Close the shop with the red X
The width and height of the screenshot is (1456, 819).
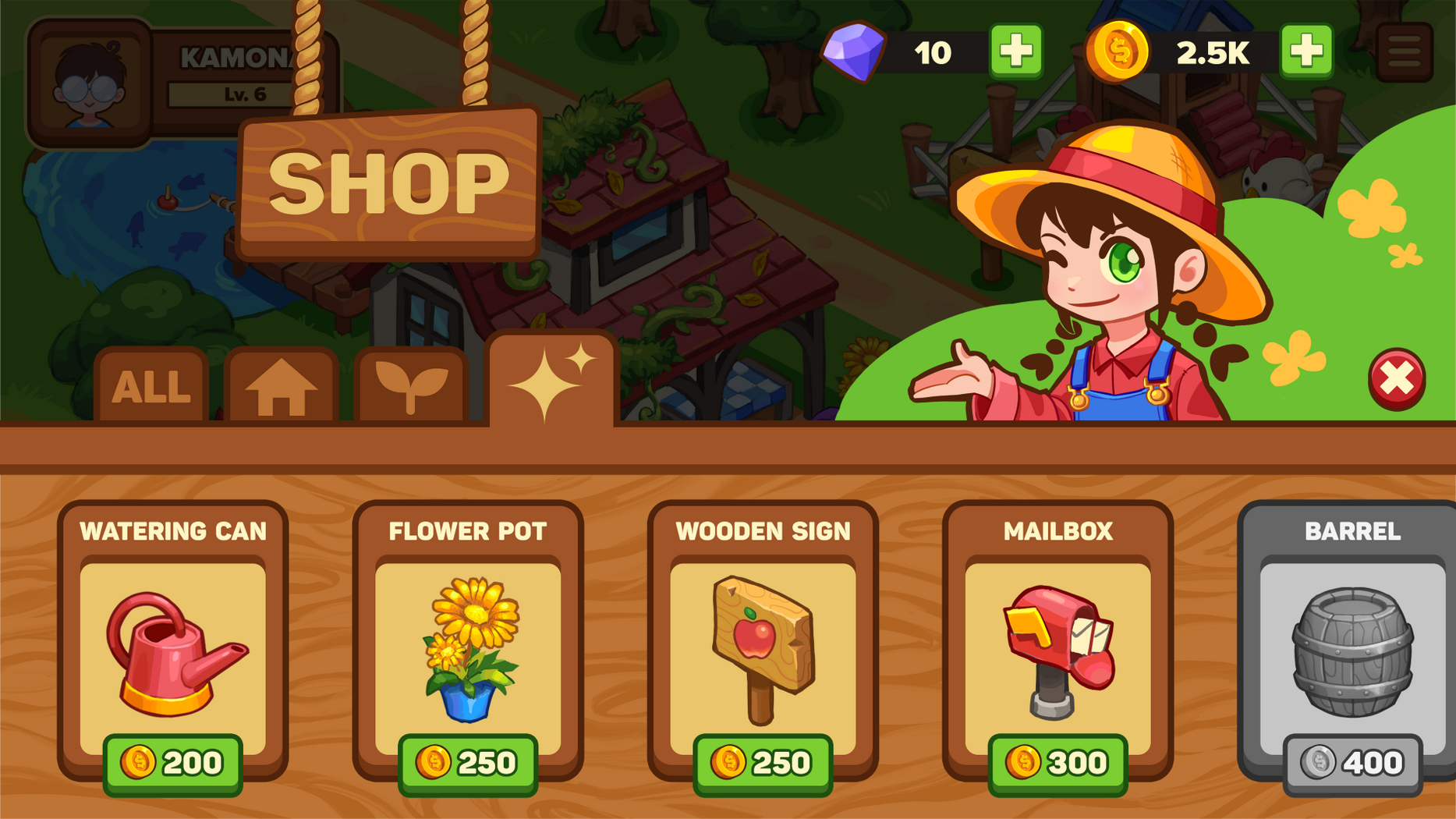click(x=1396, y=379)
